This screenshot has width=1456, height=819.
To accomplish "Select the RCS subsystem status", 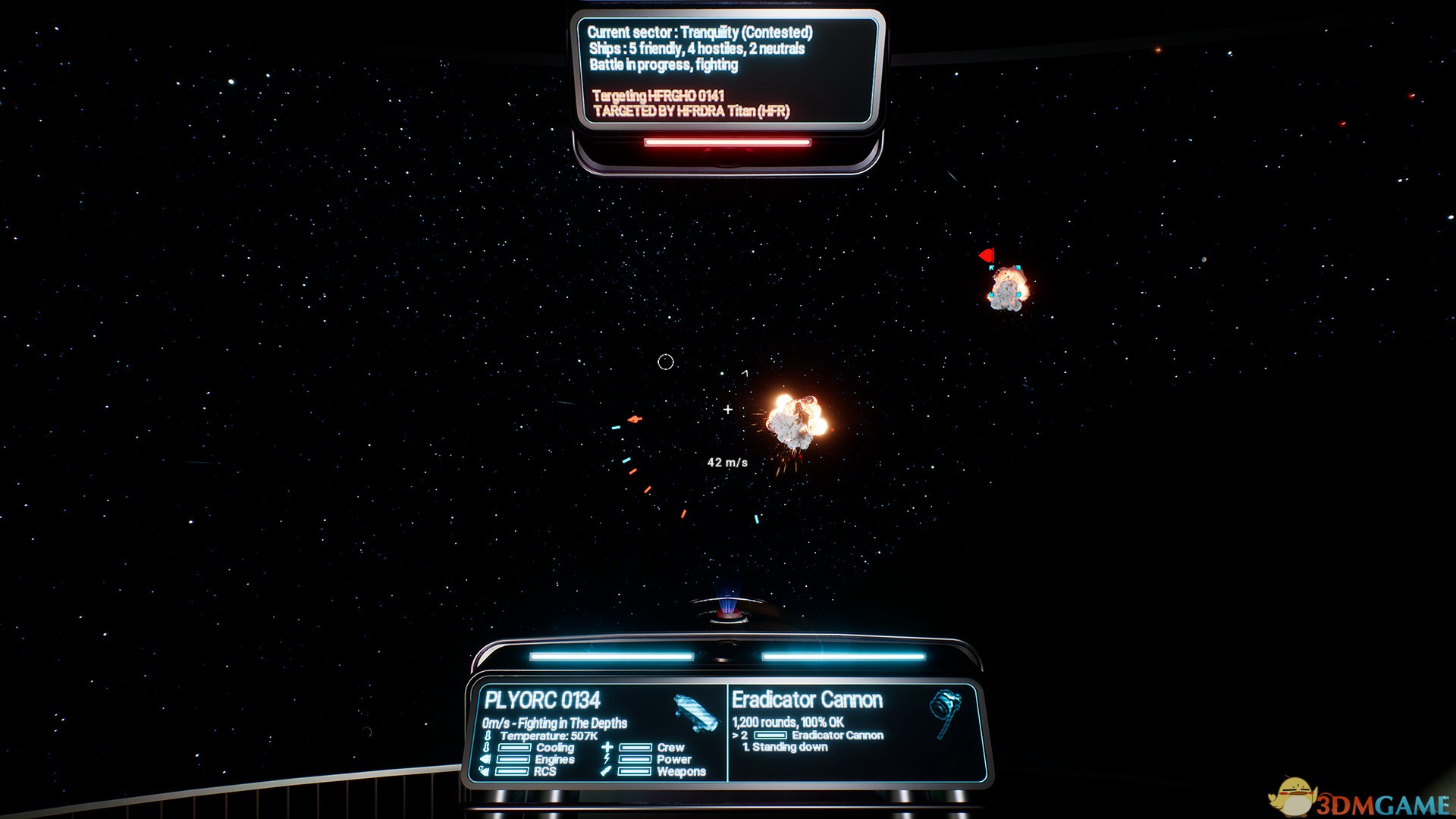I will pos(544,771).
